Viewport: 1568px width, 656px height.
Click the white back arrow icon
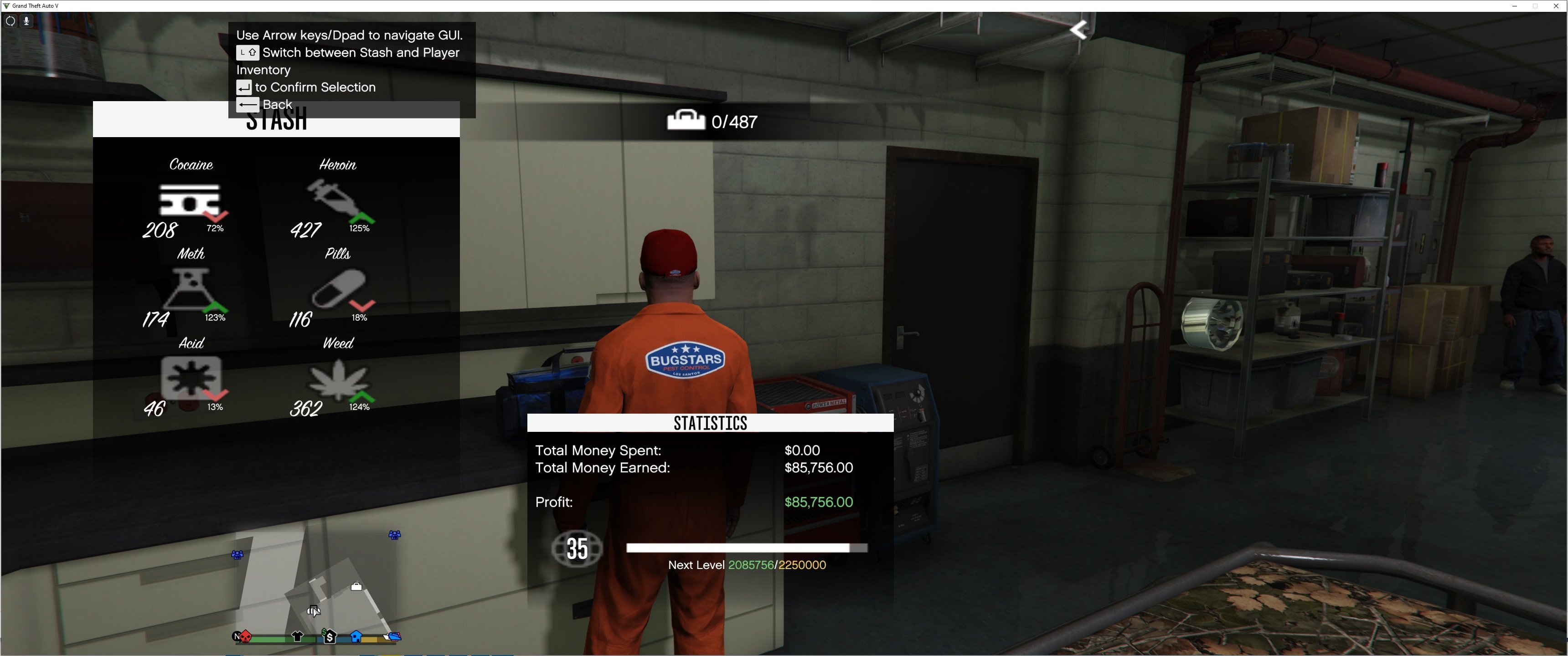tap(1078, 30)
